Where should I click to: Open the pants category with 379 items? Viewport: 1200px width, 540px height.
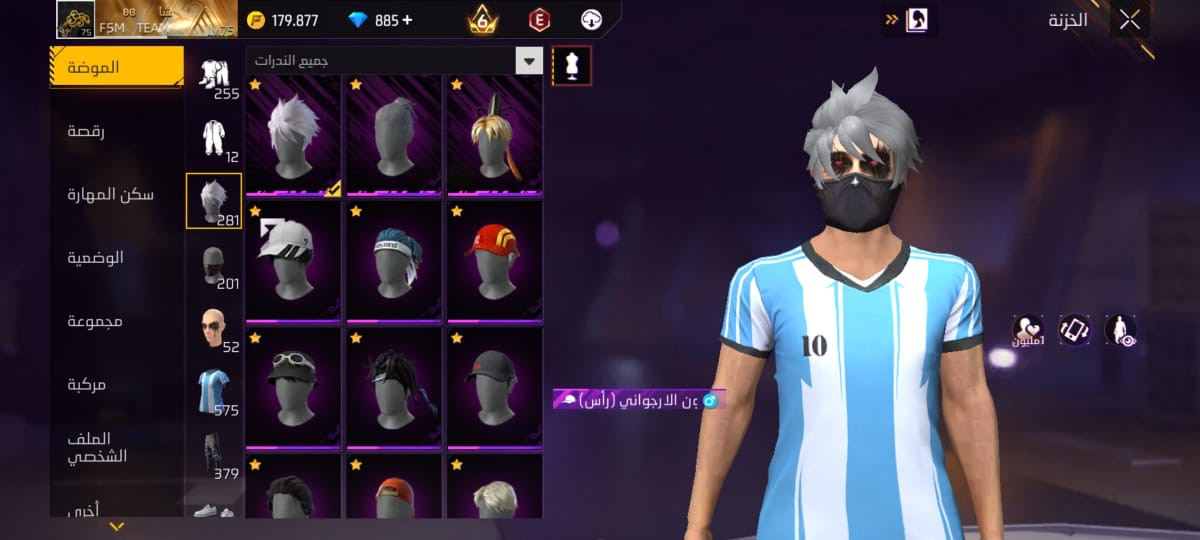(213, 454)
